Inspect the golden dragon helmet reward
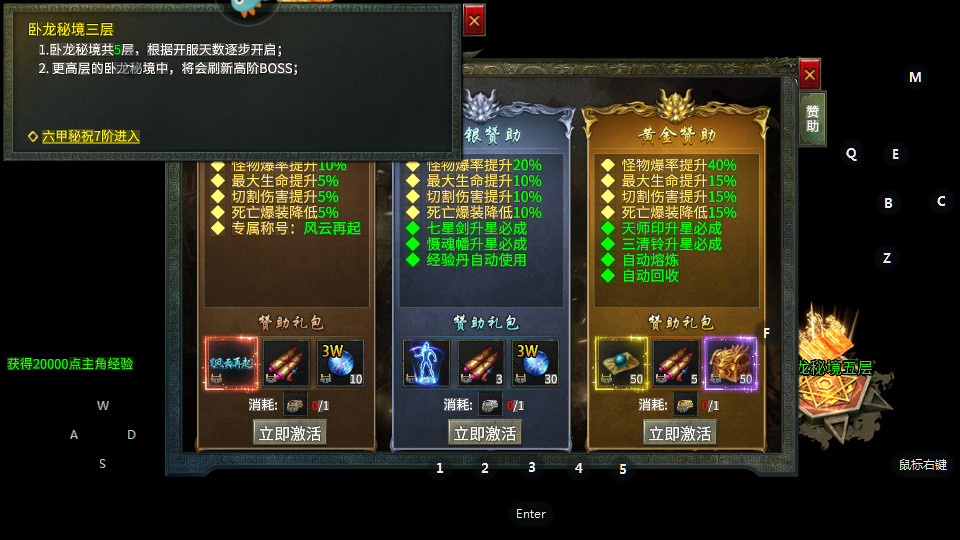 (x=731, y=364)
